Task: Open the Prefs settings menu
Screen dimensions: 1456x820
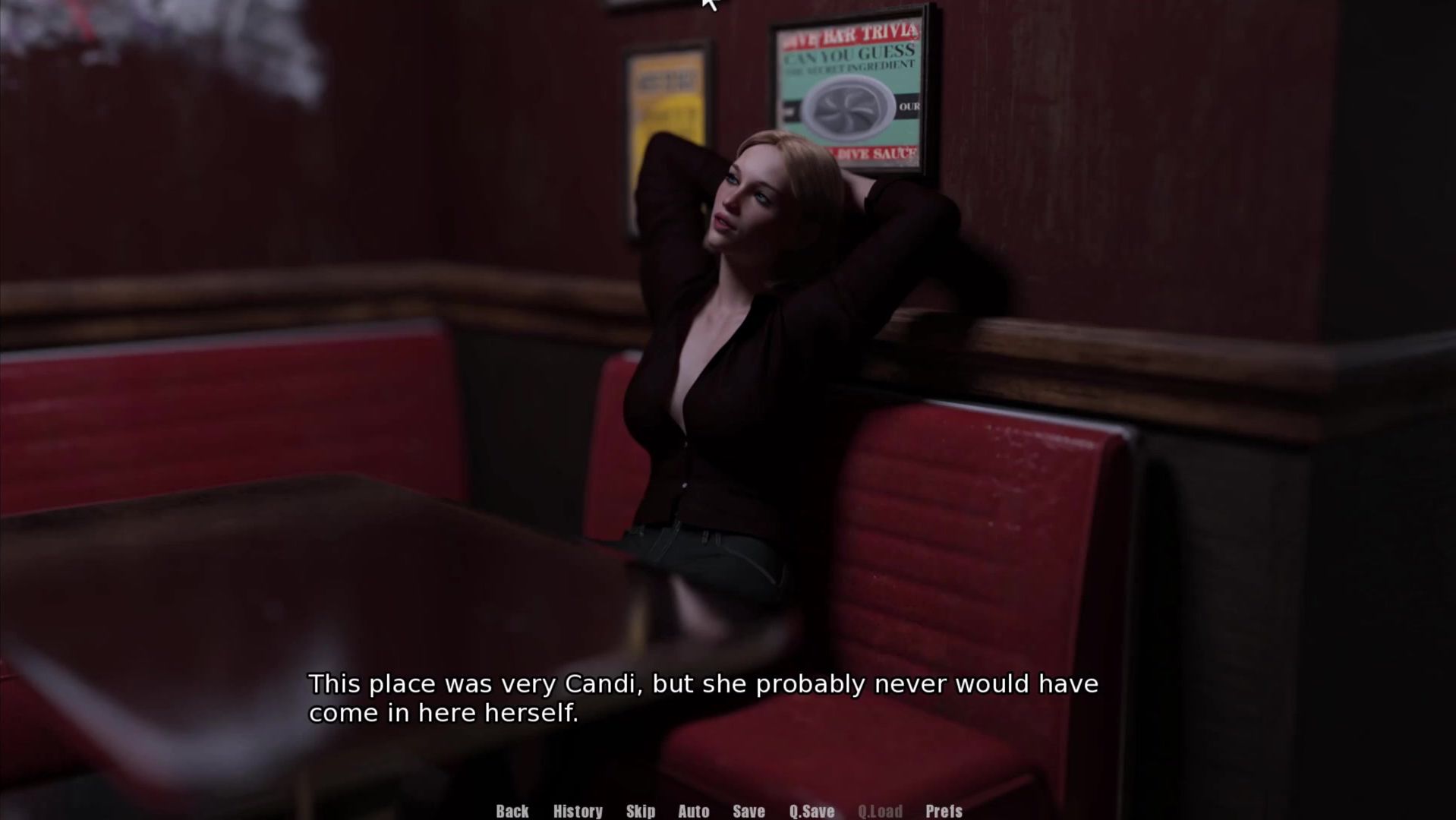Action: click(x=944, y=811)
